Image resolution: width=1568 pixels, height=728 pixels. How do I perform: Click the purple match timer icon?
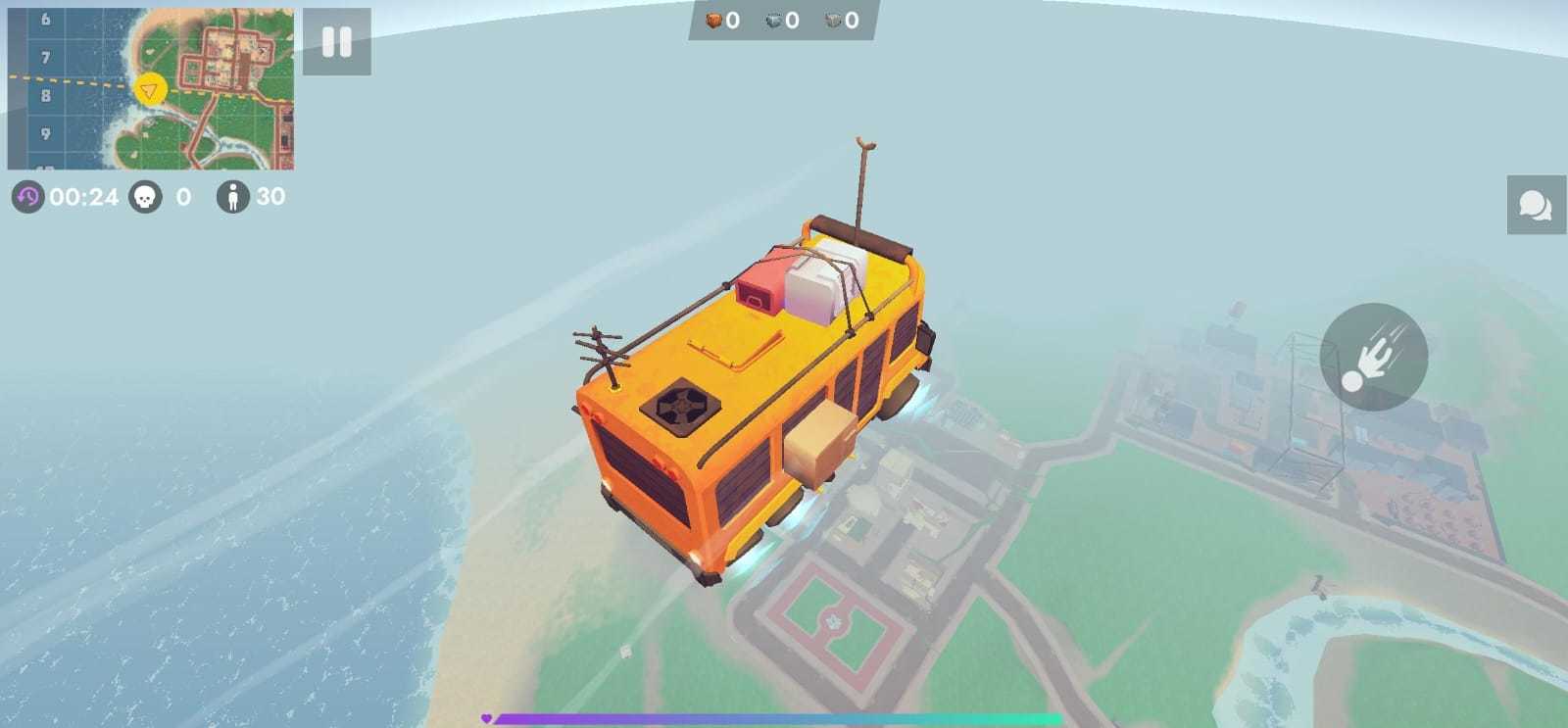point(28,197)
